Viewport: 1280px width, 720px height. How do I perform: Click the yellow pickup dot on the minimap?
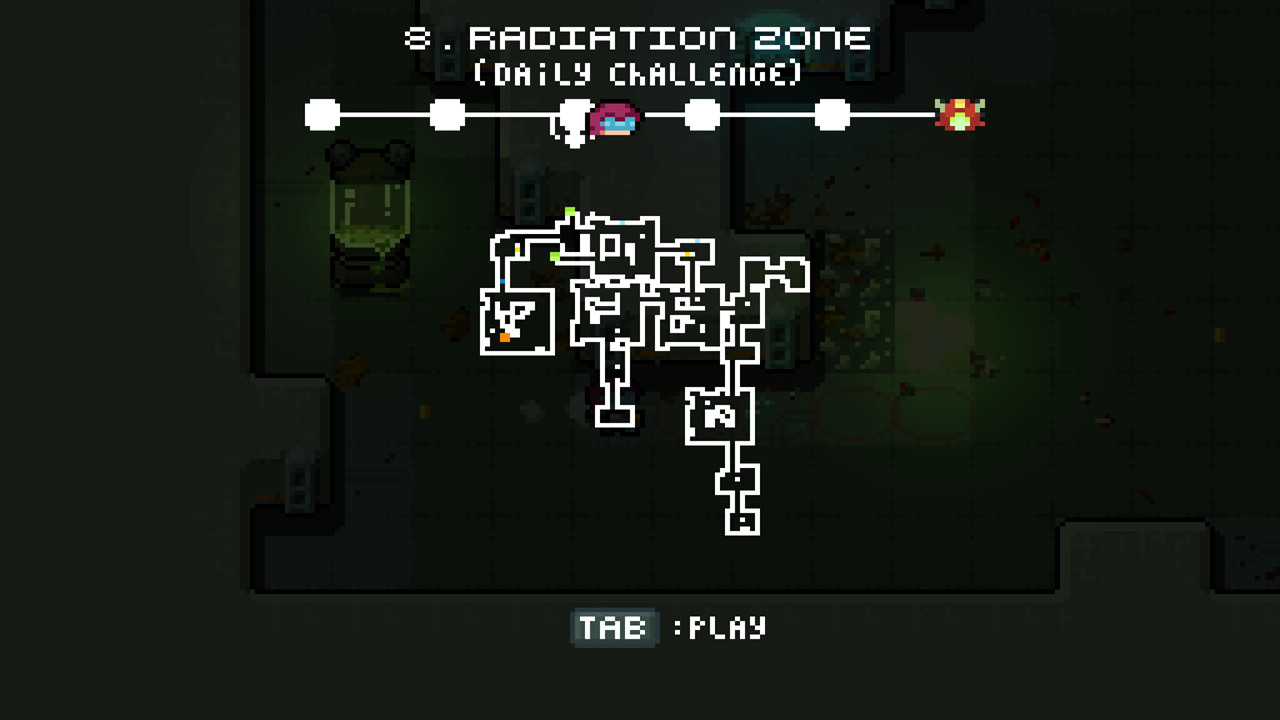pyautogui.click(x=518, y=249)
